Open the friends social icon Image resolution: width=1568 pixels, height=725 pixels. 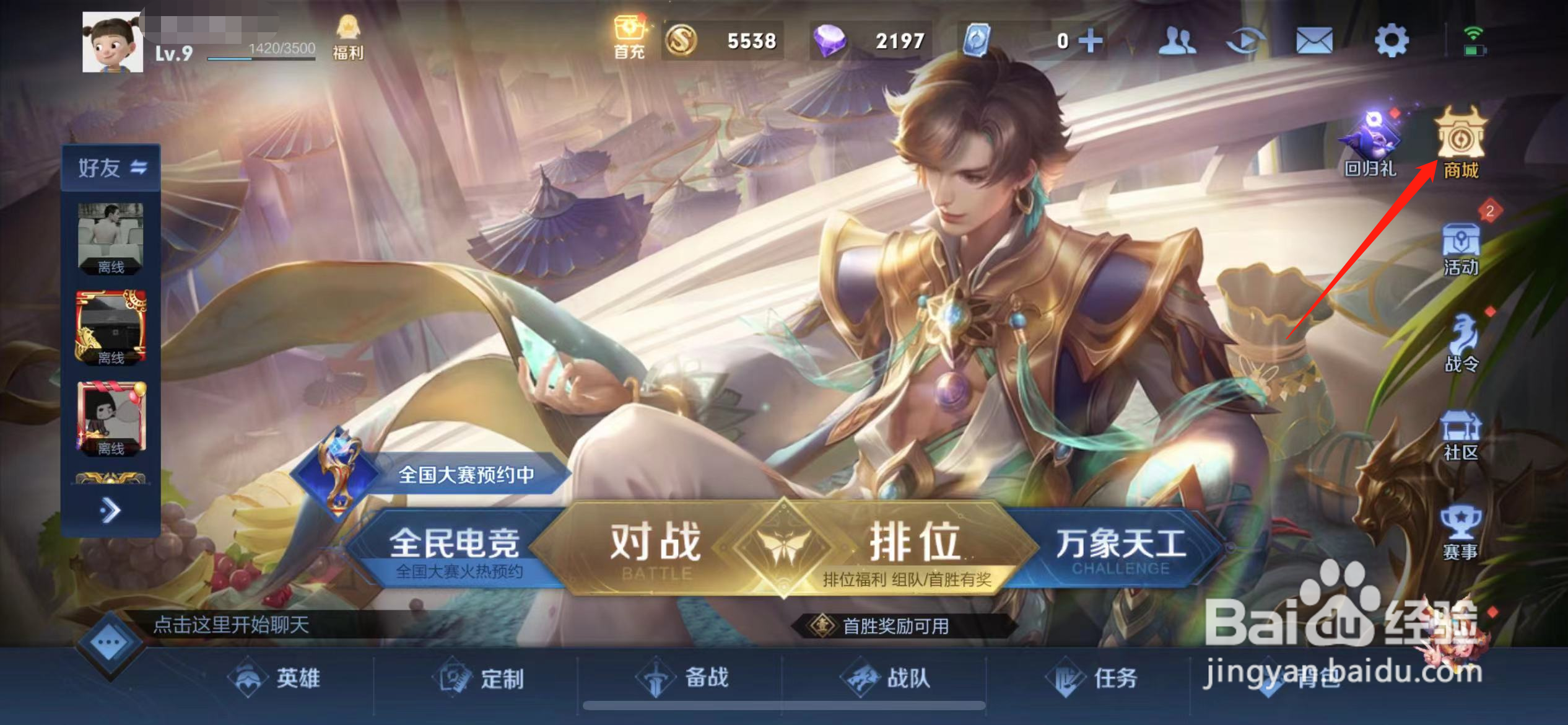[1178, 38]
